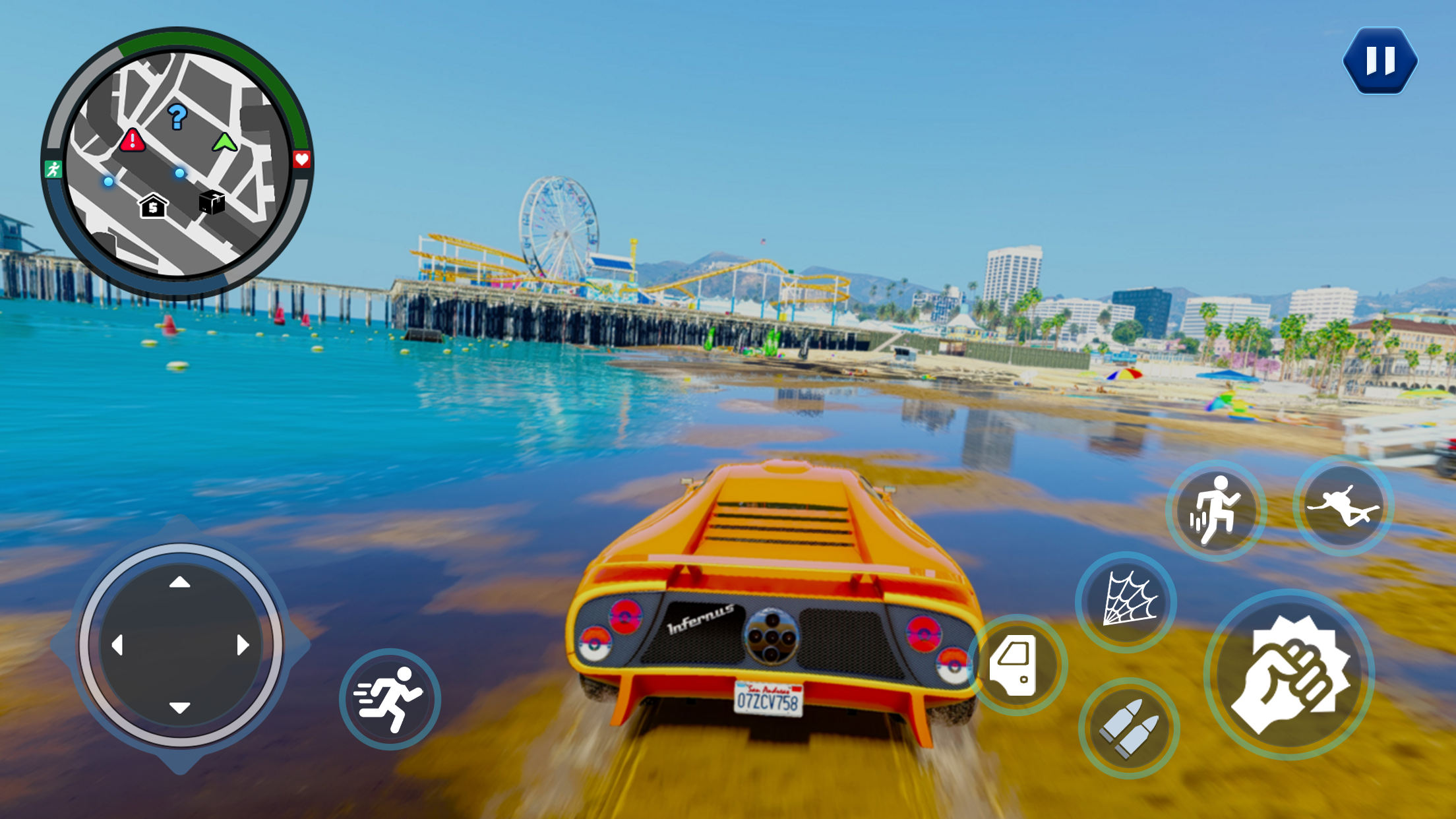
Task: Choose the black package crate map marker
Action: [x=212, y=202]
